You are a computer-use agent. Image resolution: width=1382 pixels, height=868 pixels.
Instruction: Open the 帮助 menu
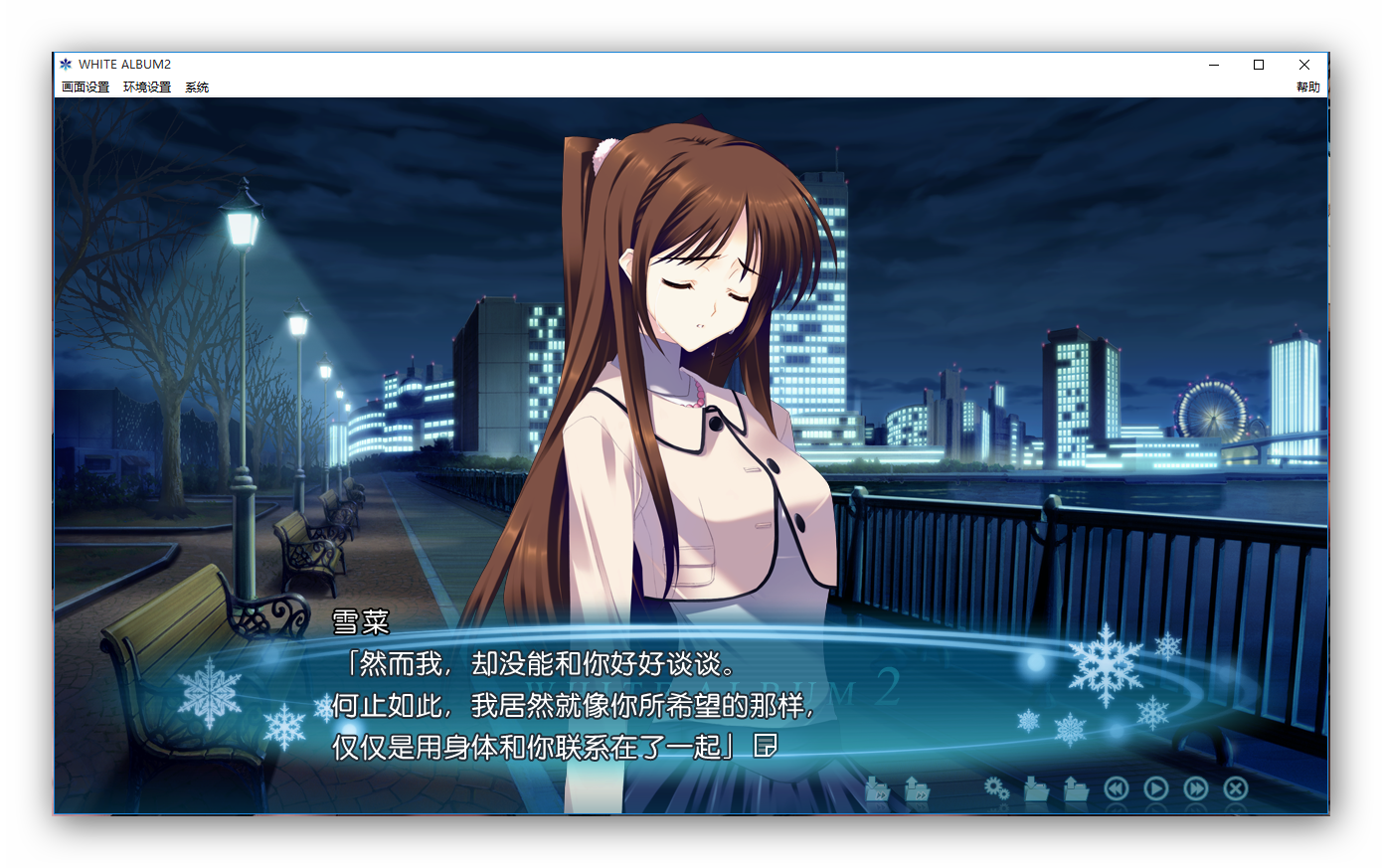1307,87
